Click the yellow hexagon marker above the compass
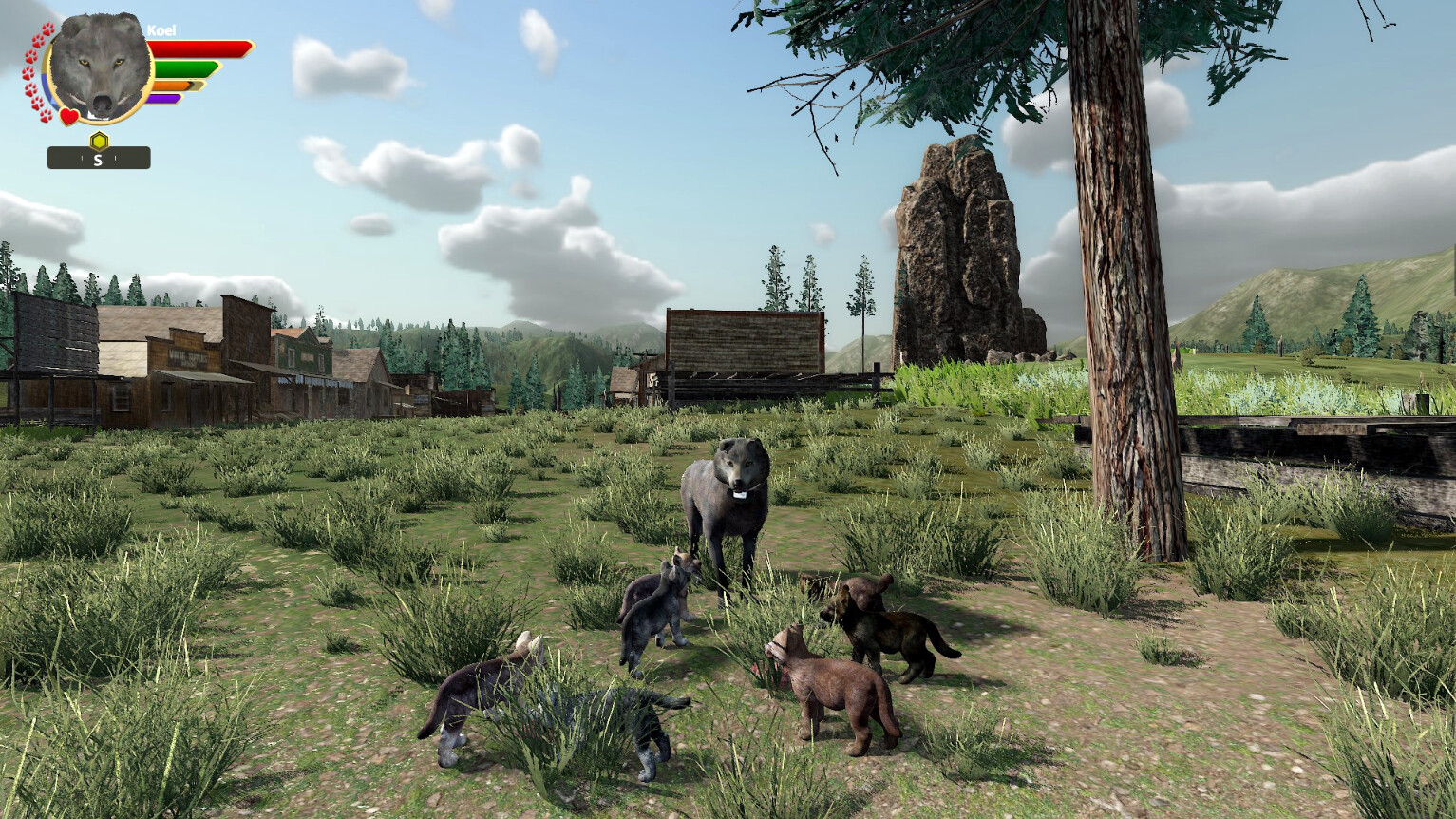The width and height of the screenshot is (1456, 819). (x=98, y=140)
